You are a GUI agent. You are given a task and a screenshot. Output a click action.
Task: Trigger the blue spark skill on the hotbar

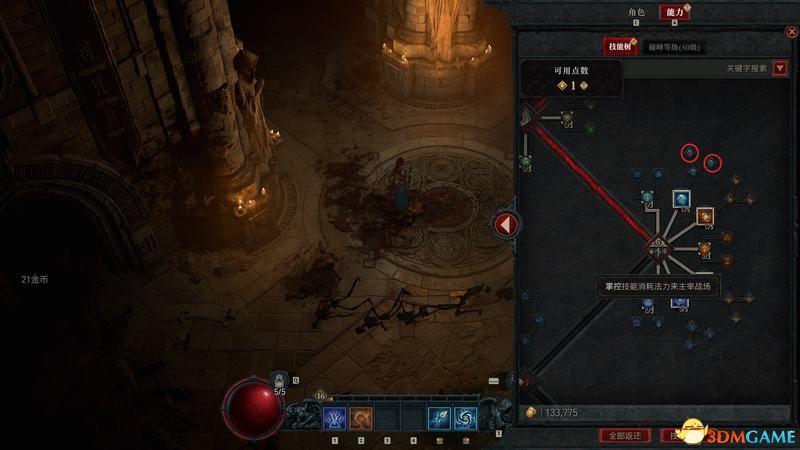[439, 416]
